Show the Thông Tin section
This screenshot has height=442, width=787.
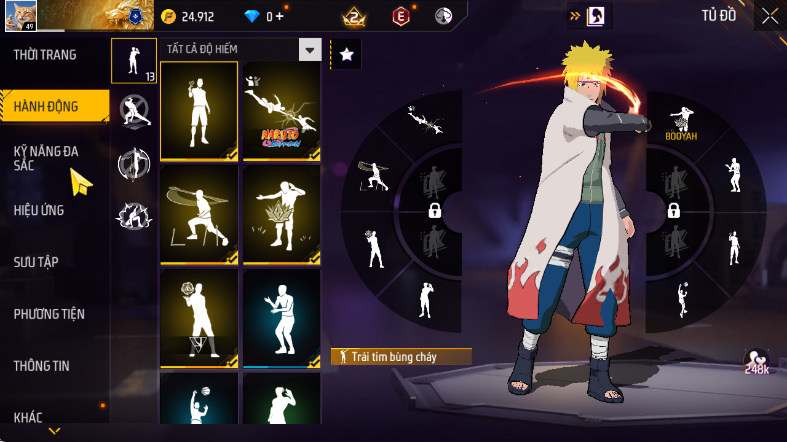coord(42,366)
